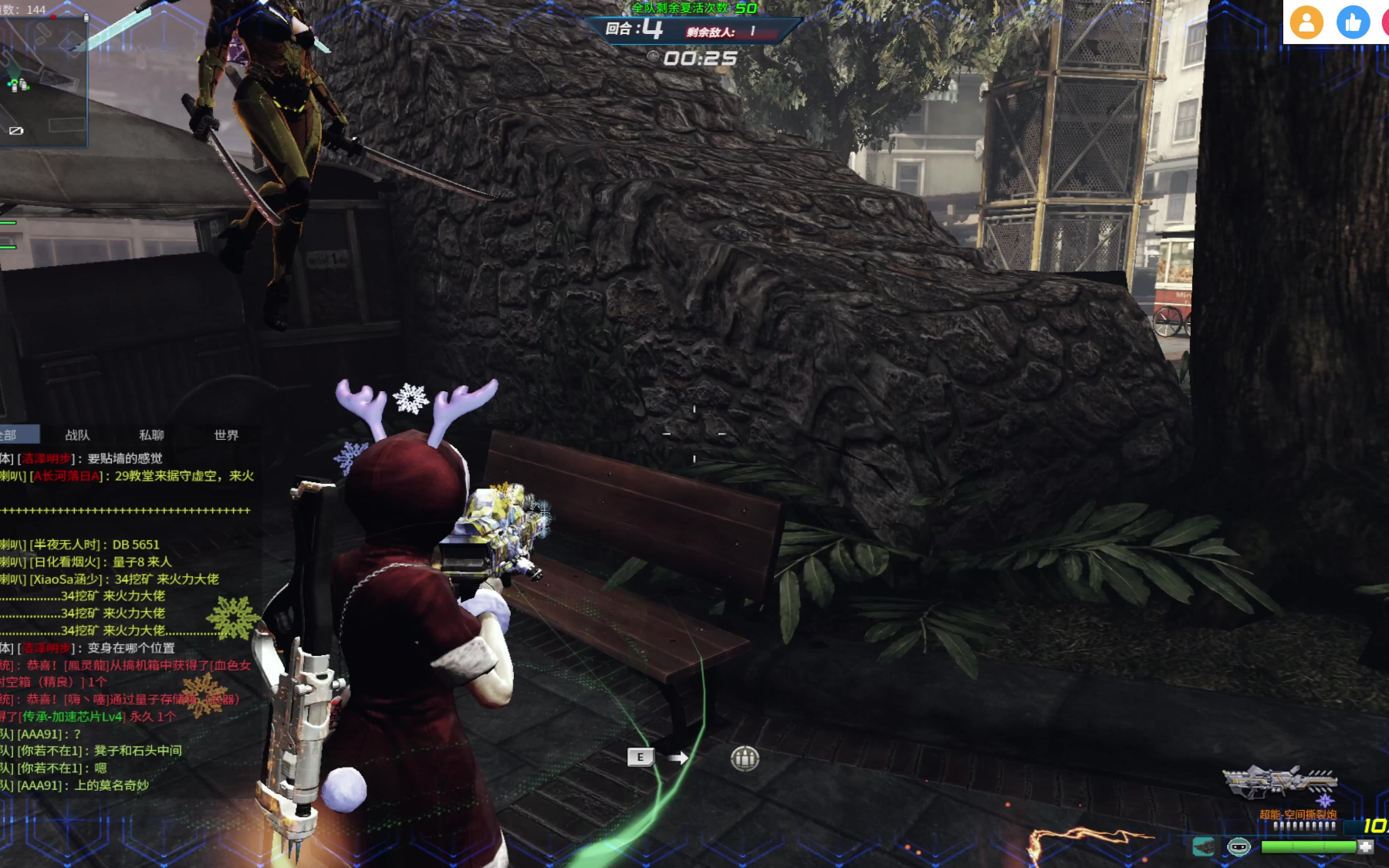Click the round team icon beside the arrow
1389x868 pixels.
tap(745, 758)
